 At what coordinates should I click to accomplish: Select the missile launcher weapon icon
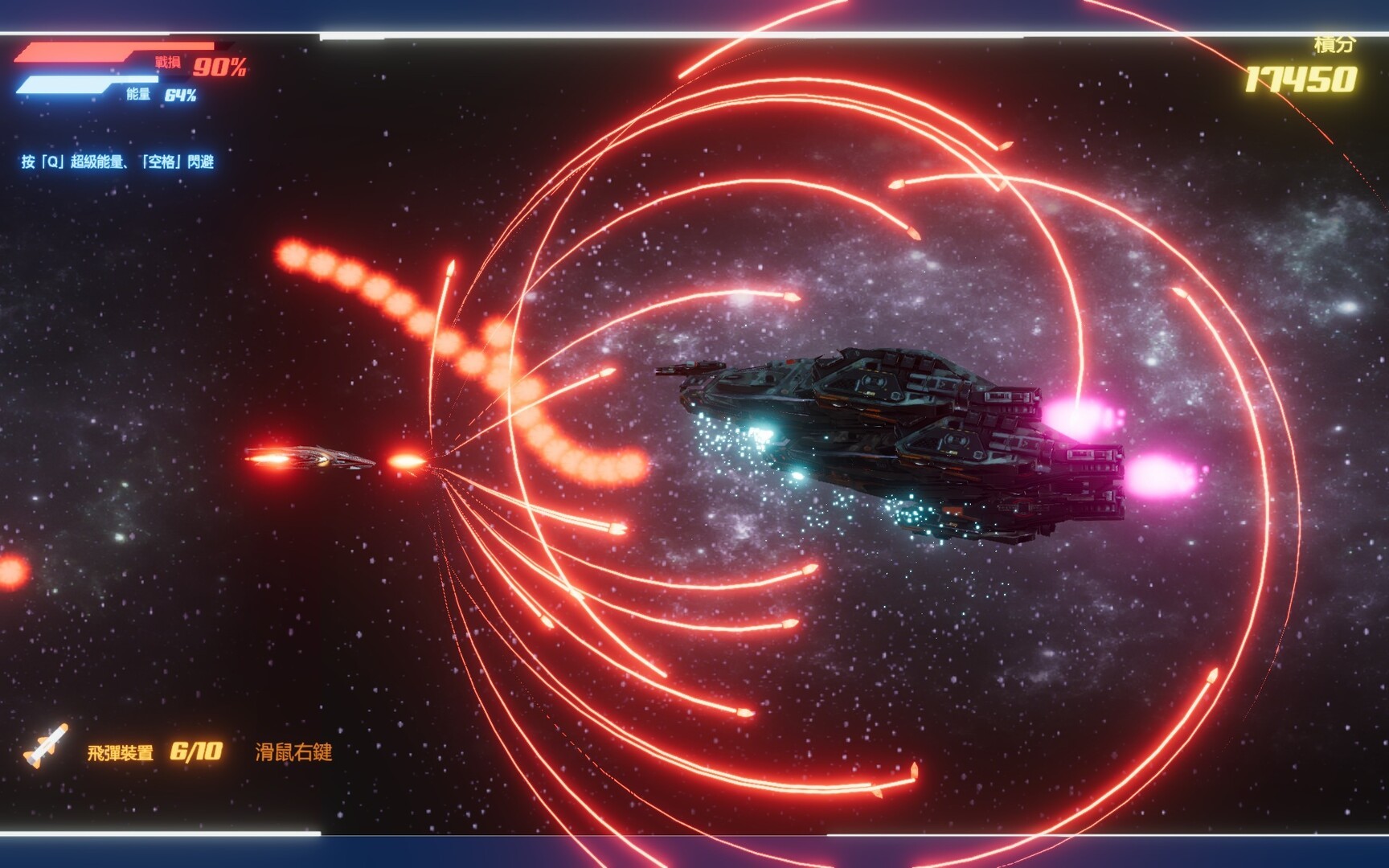point(46,747)
